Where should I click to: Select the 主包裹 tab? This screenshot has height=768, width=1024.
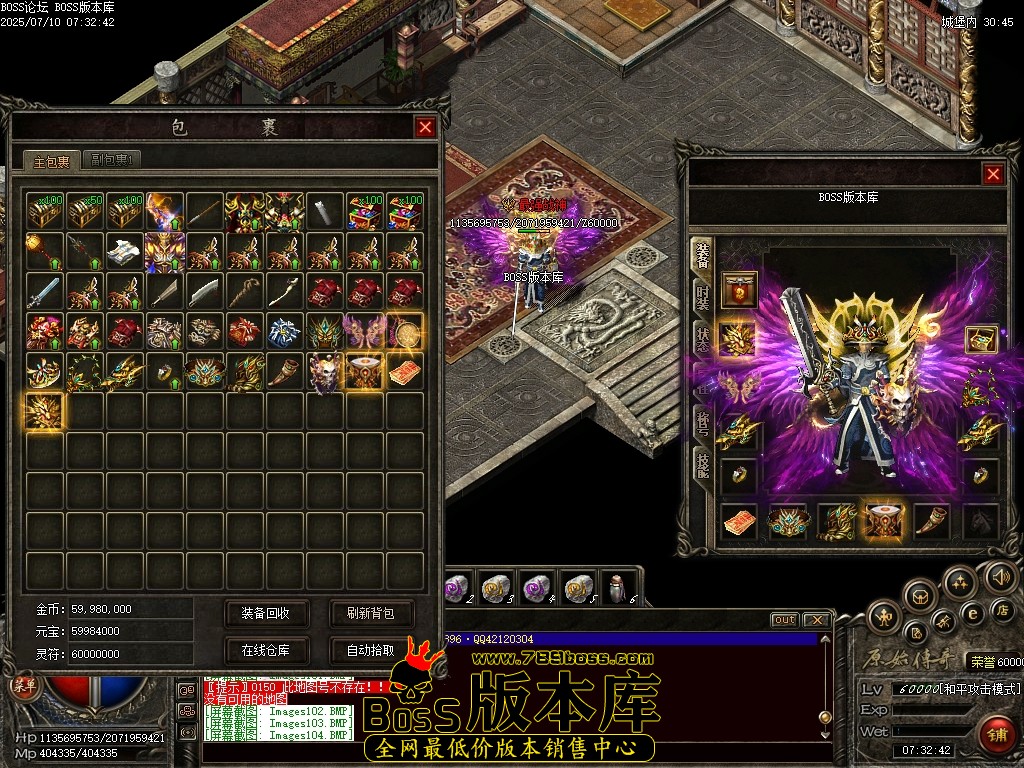pos(50,160)
